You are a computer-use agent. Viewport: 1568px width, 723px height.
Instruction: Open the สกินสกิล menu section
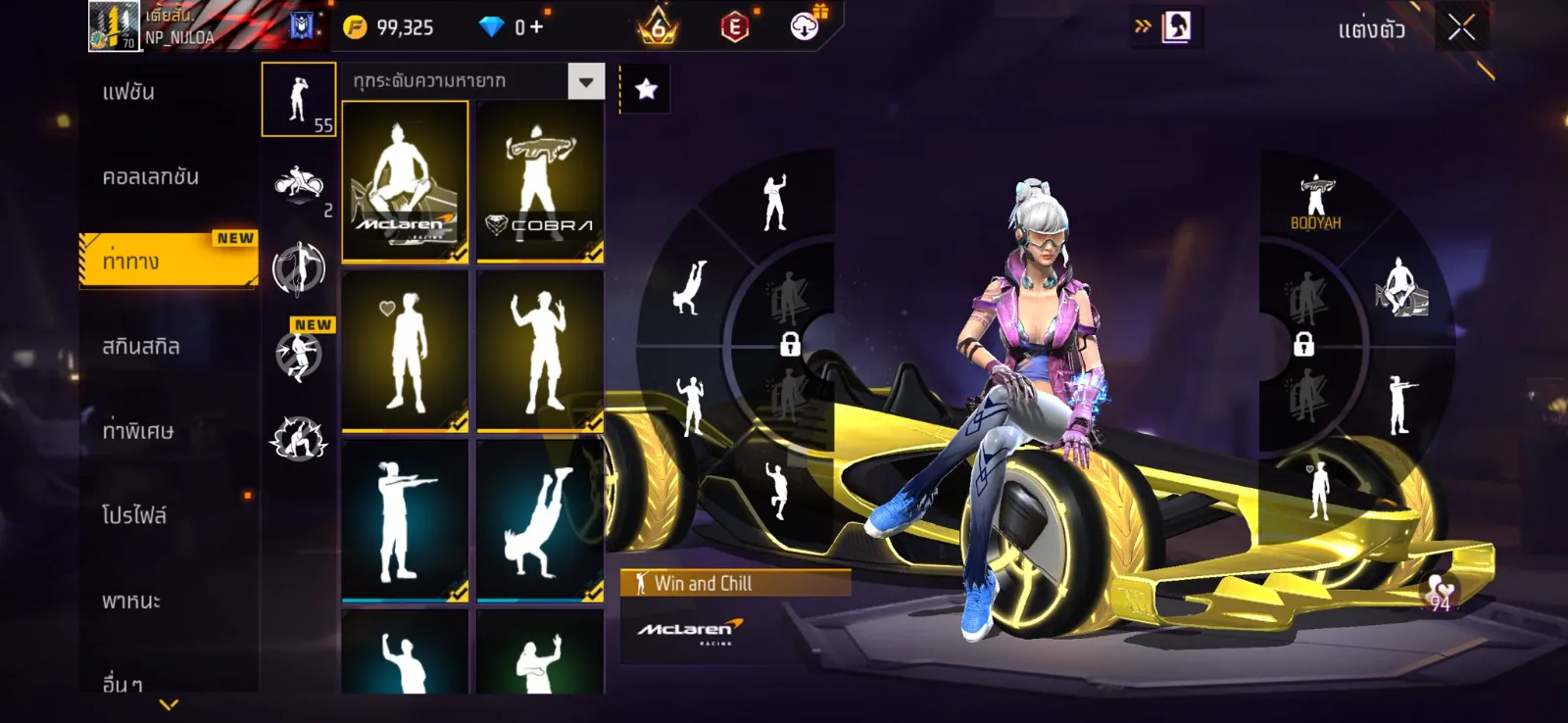pyautogui.click(x=141, y=347)
